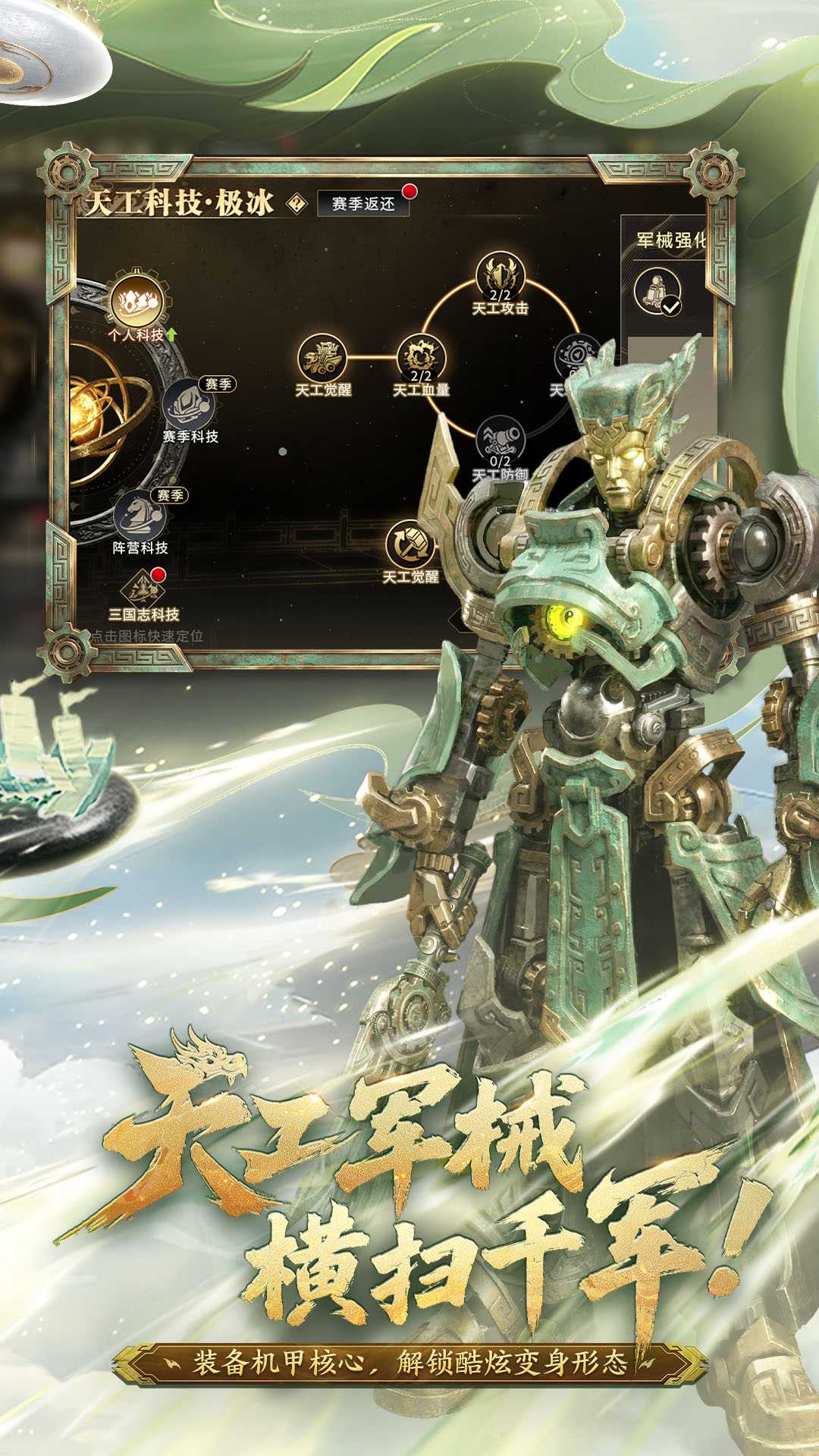Choose the 三国志科技 category
819x1456 pixels.
[143, 588]
